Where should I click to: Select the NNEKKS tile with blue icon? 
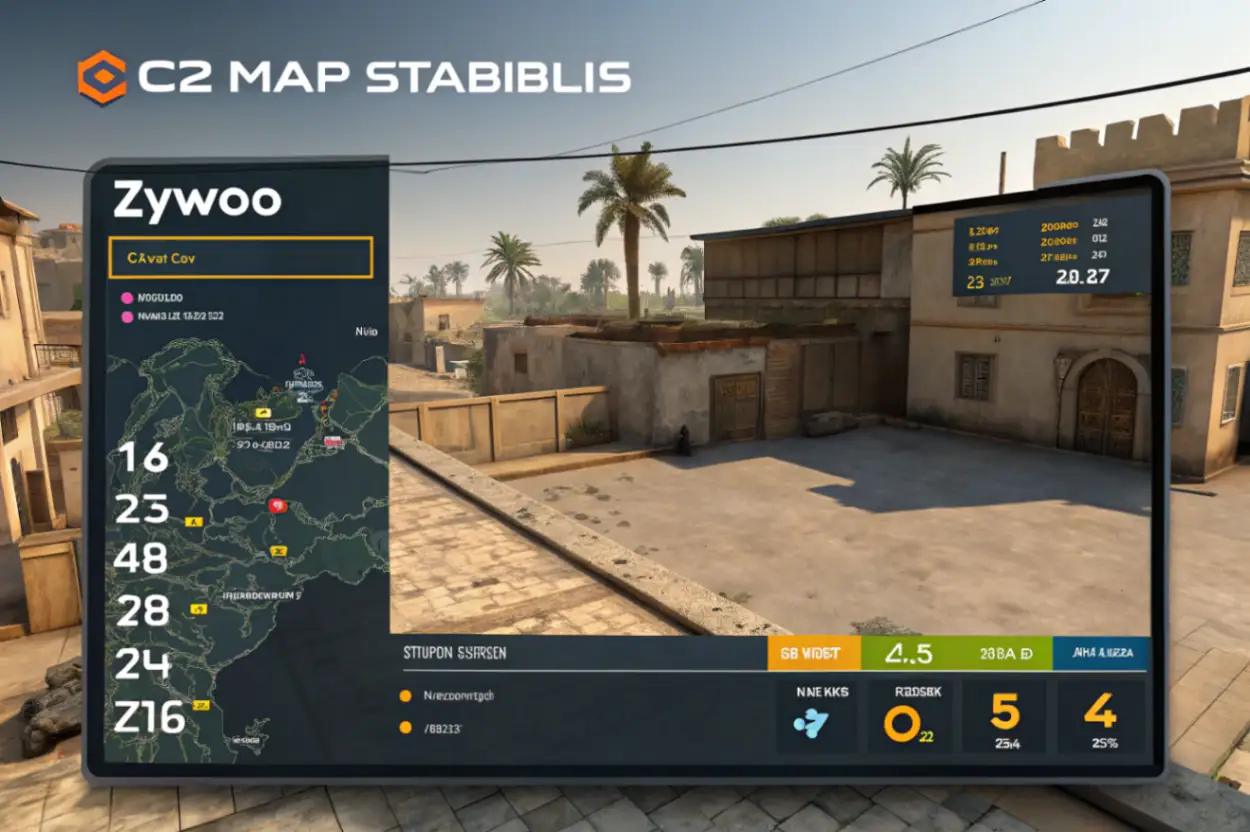click(816, 716)
